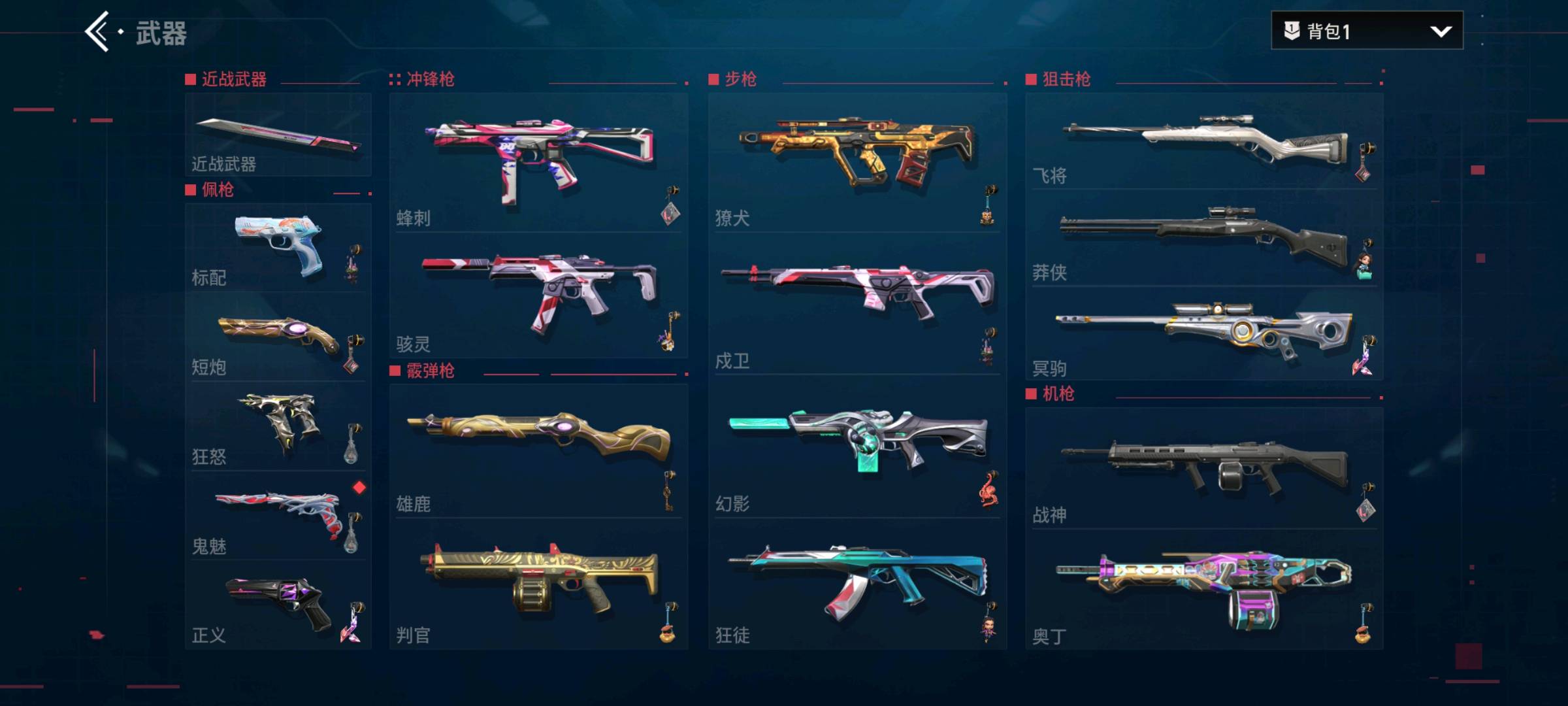Open the 冥驹 sniper rifle slot

click(x=1203, y=335)
